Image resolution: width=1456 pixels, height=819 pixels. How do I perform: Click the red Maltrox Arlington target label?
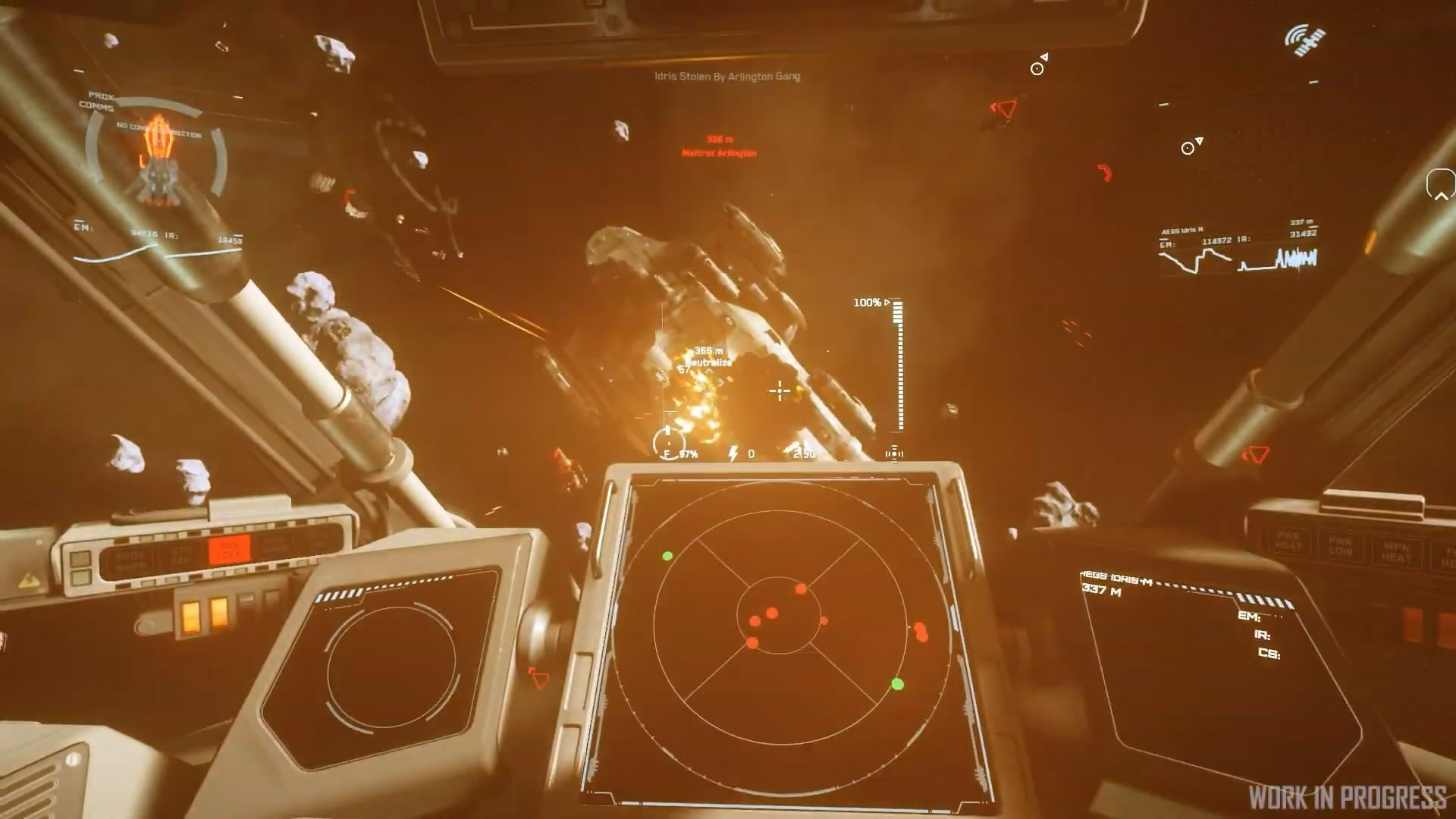719,153
